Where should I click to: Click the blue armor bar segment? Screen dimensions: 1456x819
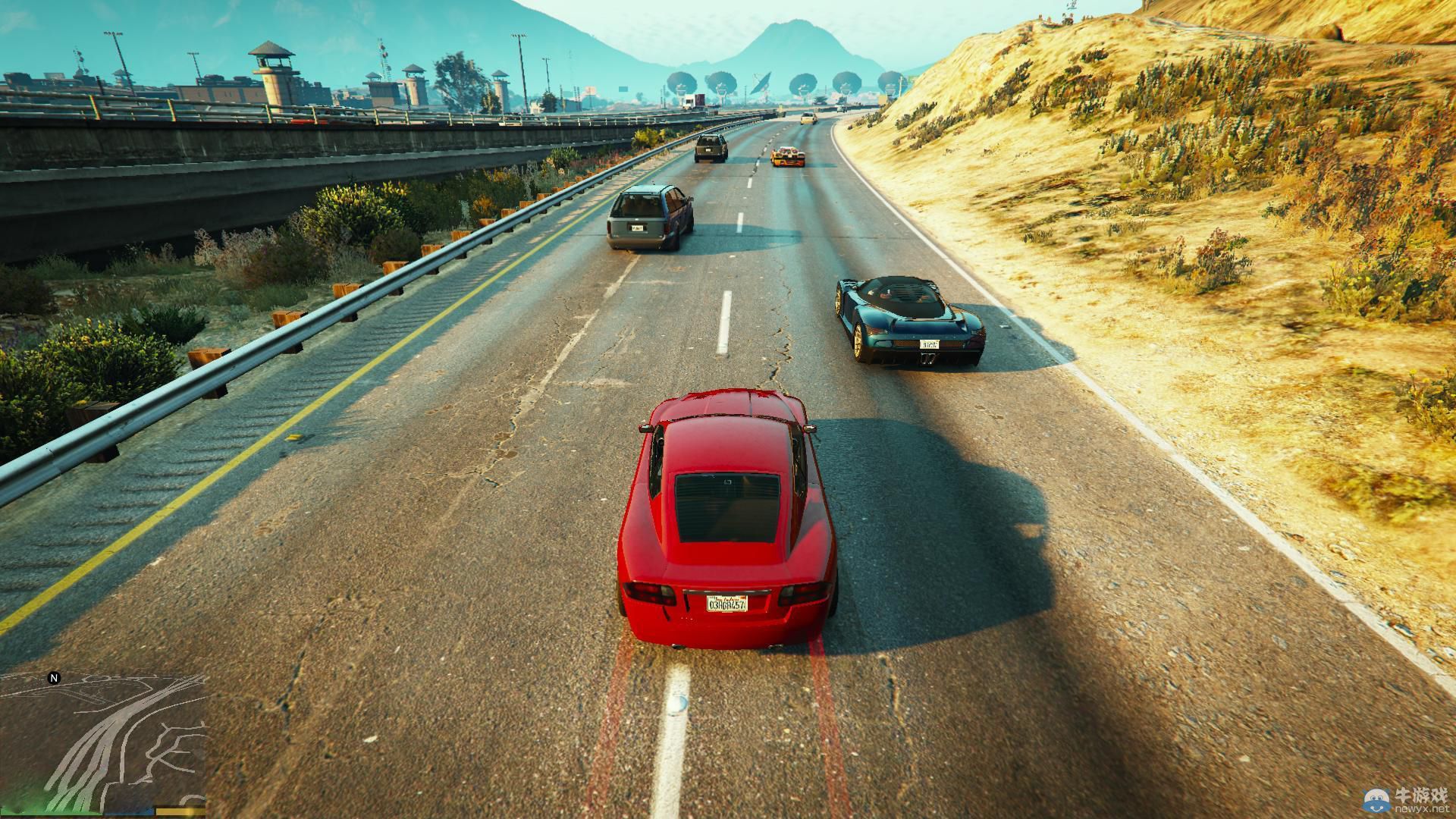point(129,811)
